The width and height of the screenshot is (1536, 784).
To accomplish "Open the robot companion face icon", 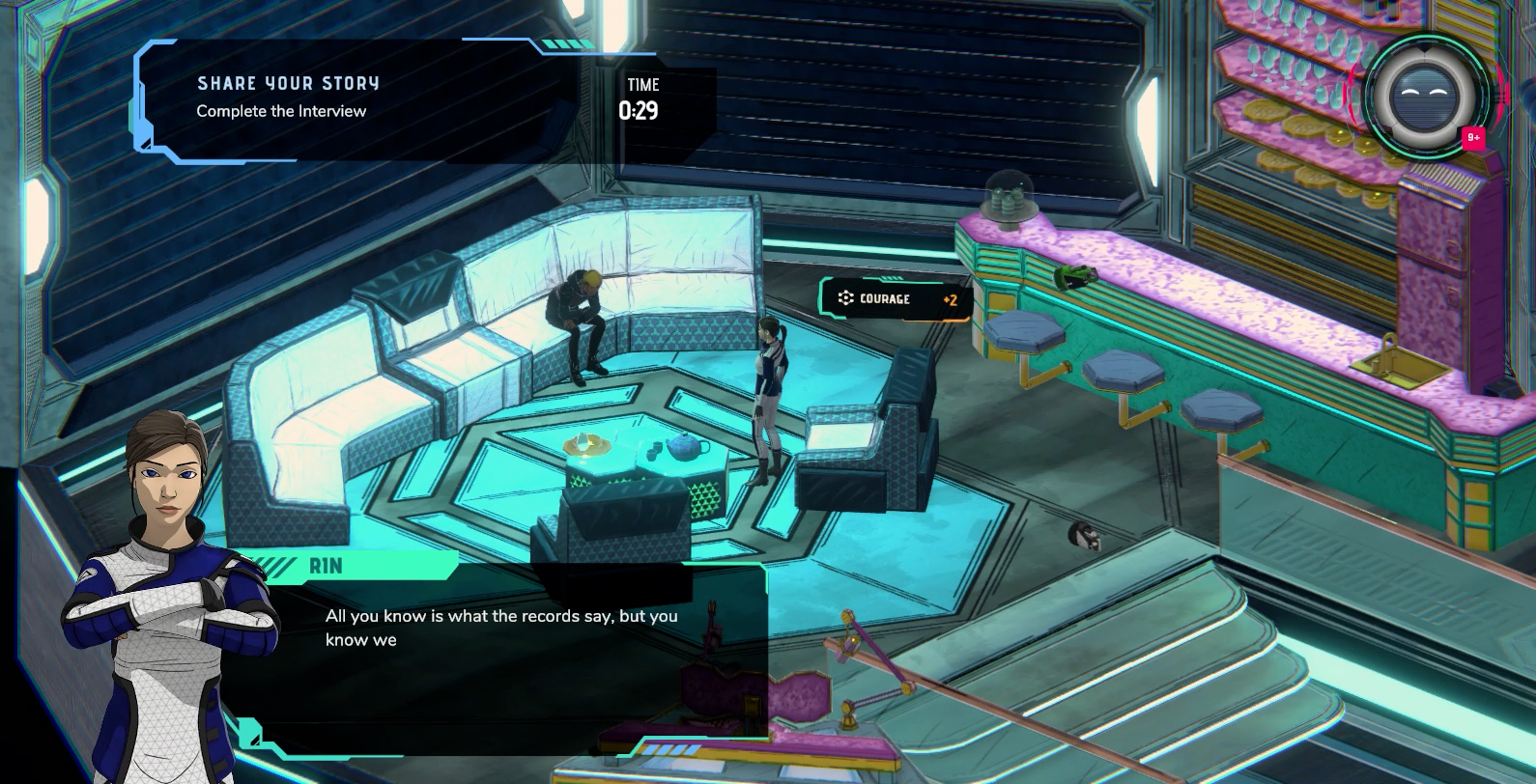I will tap(1428, 96).
